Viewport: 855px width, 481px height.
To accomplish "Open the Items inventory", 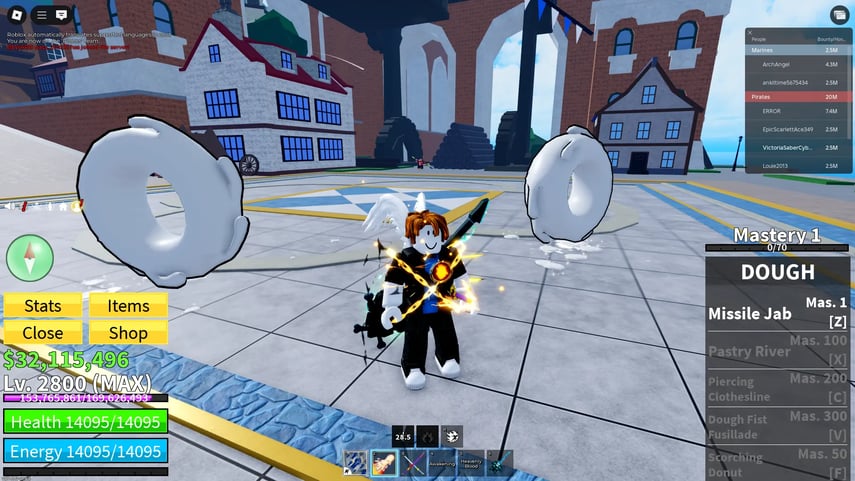I will (128, 306).
